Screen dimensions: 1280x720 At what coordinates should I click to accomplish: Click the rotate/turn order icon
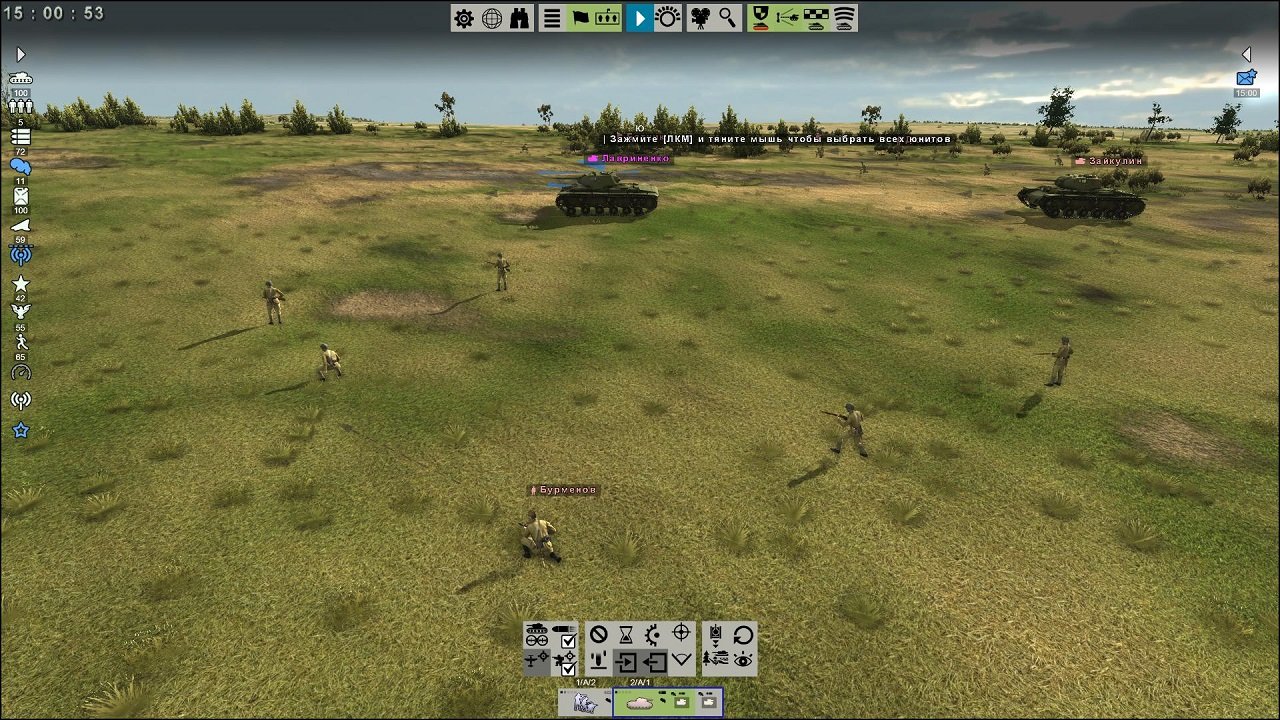[741, 636]
